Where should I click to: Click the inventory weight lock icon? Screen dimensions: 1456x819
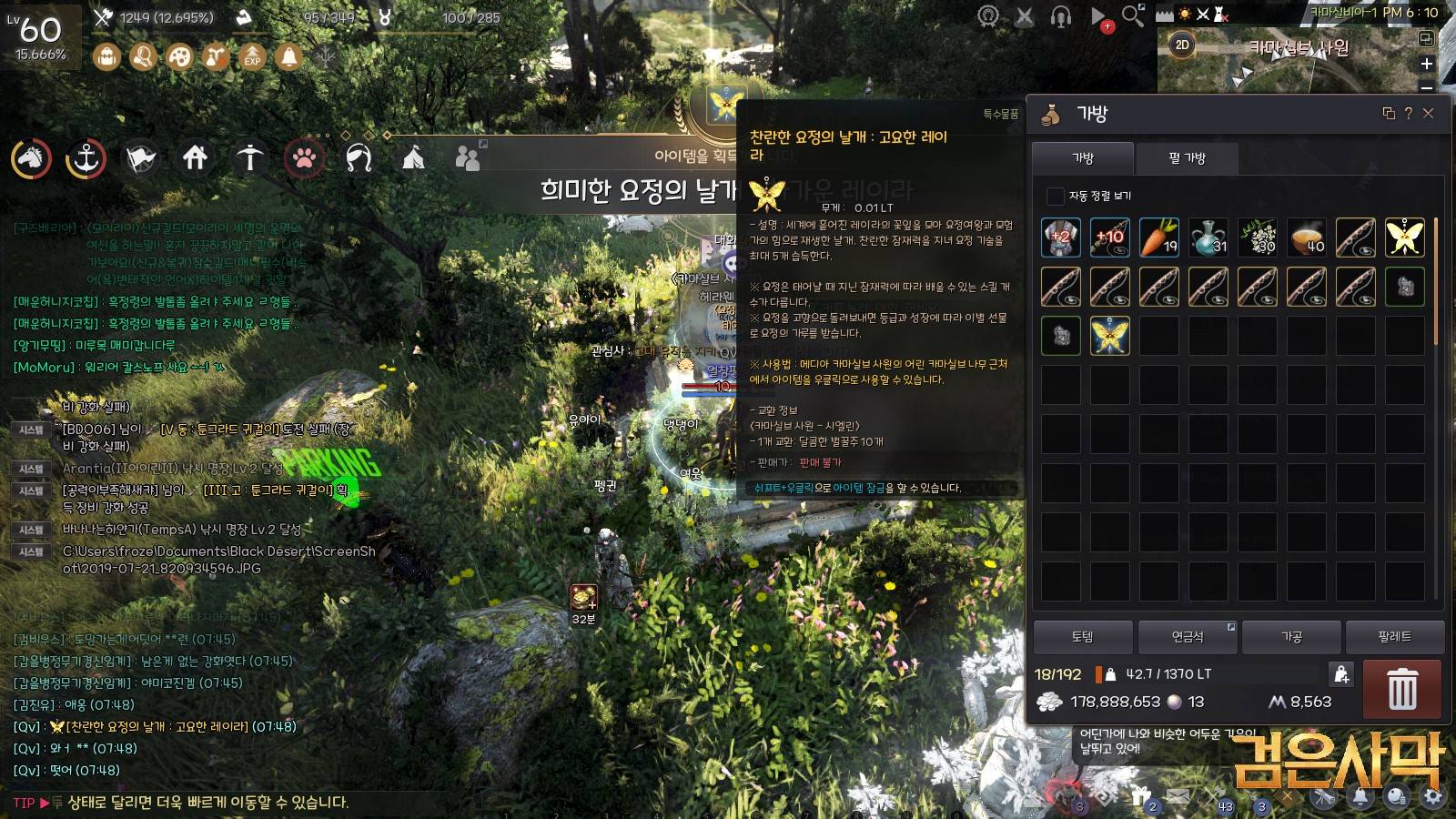pyautogui.click(x=1341, y=674)
